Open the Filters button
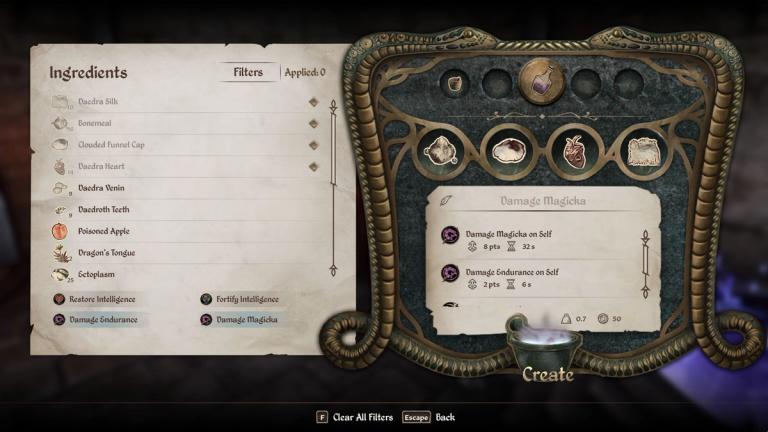Screen dimensions: 768x432 click(x=248, y=72)
